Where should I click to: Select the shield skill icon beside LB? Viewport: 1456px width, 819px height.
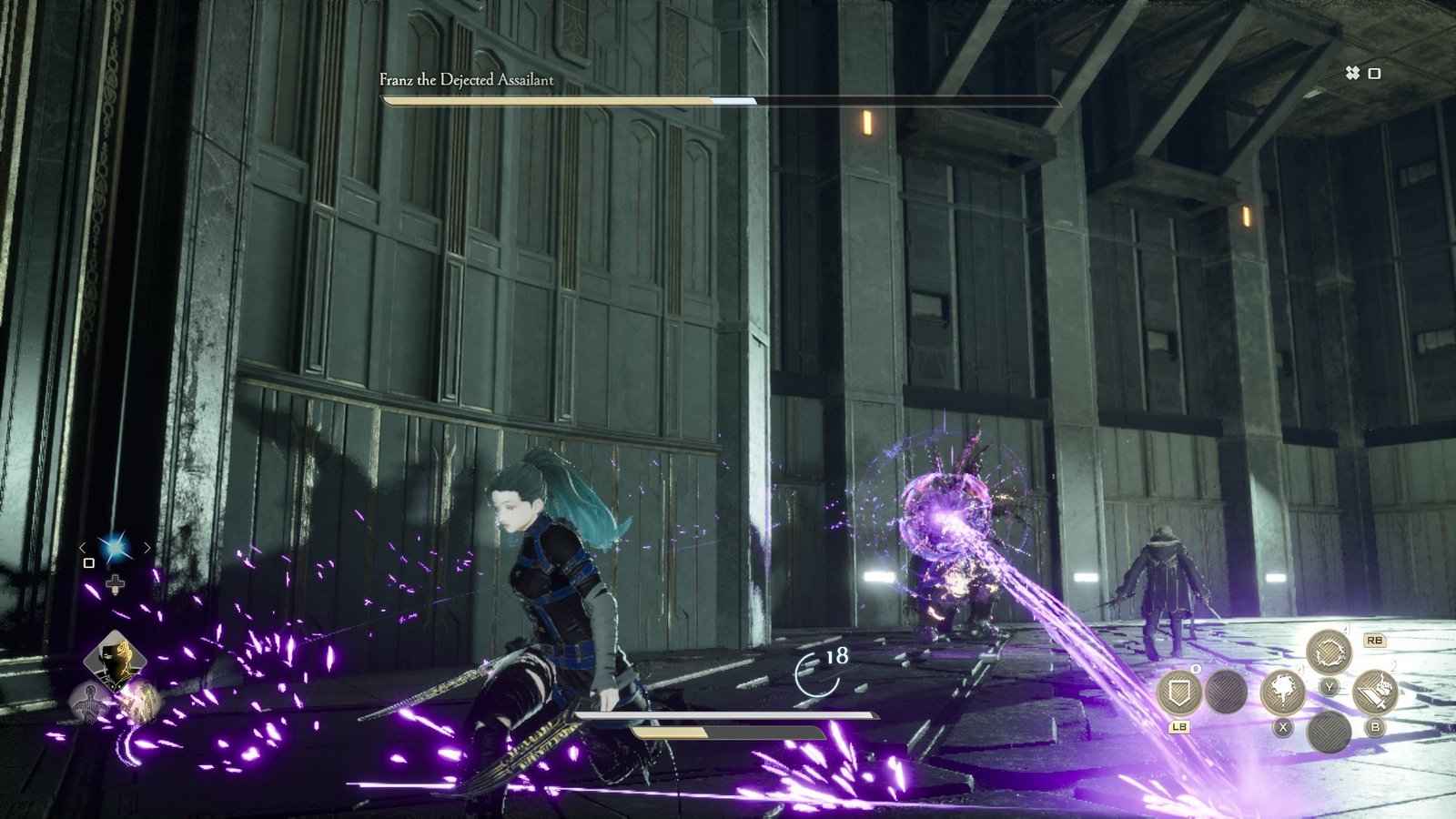click(x=1179, y=693)
